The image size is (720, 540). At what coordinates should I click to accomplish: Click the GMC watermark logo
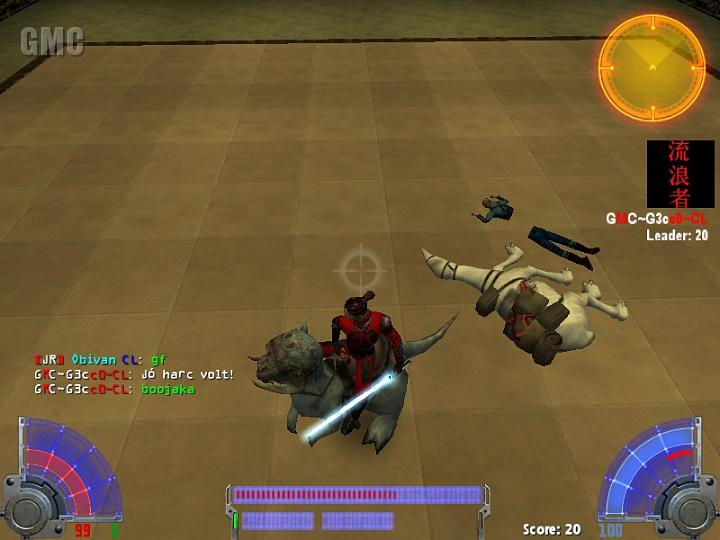(52, 42)
